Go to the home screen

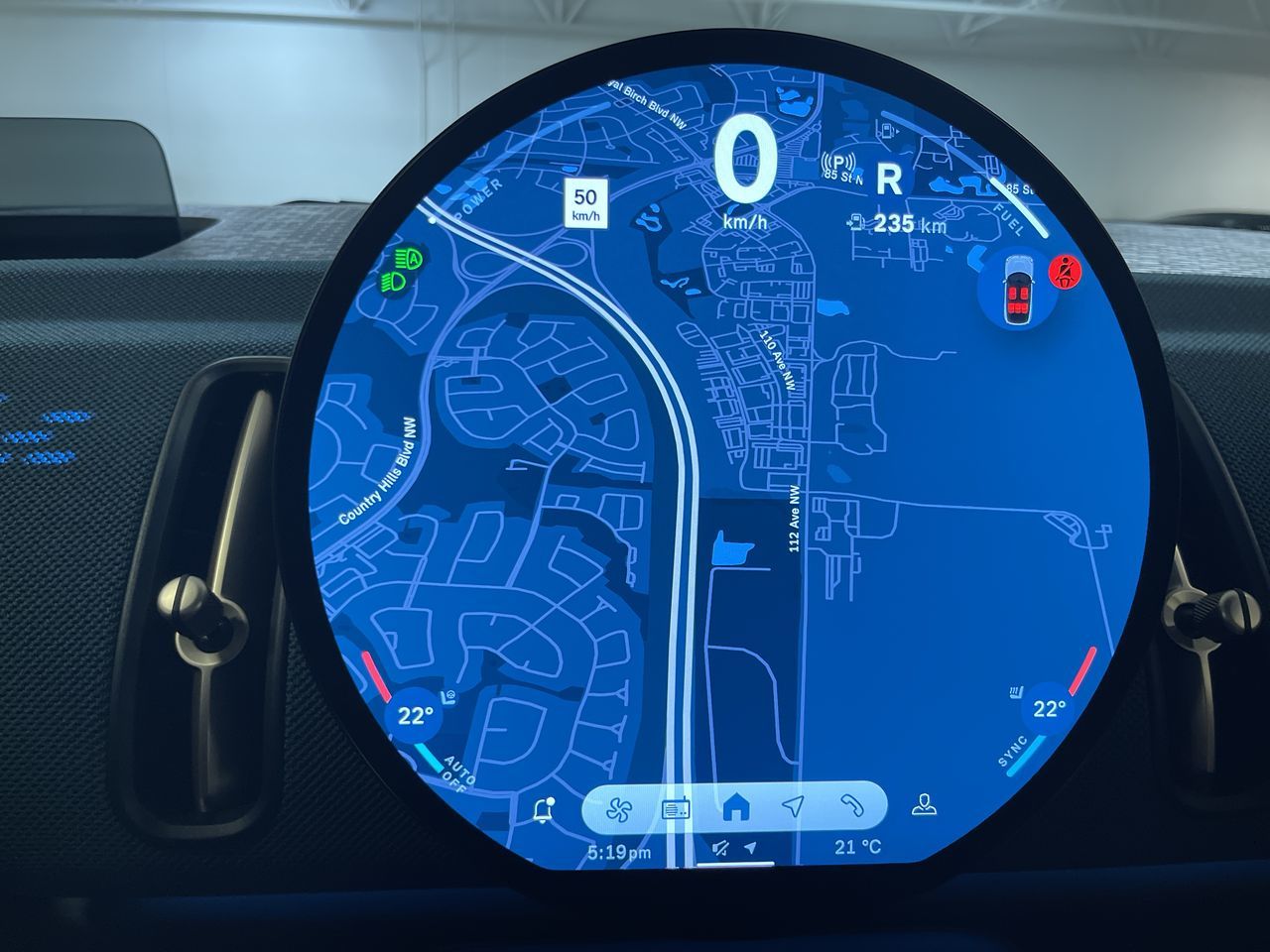735,808
